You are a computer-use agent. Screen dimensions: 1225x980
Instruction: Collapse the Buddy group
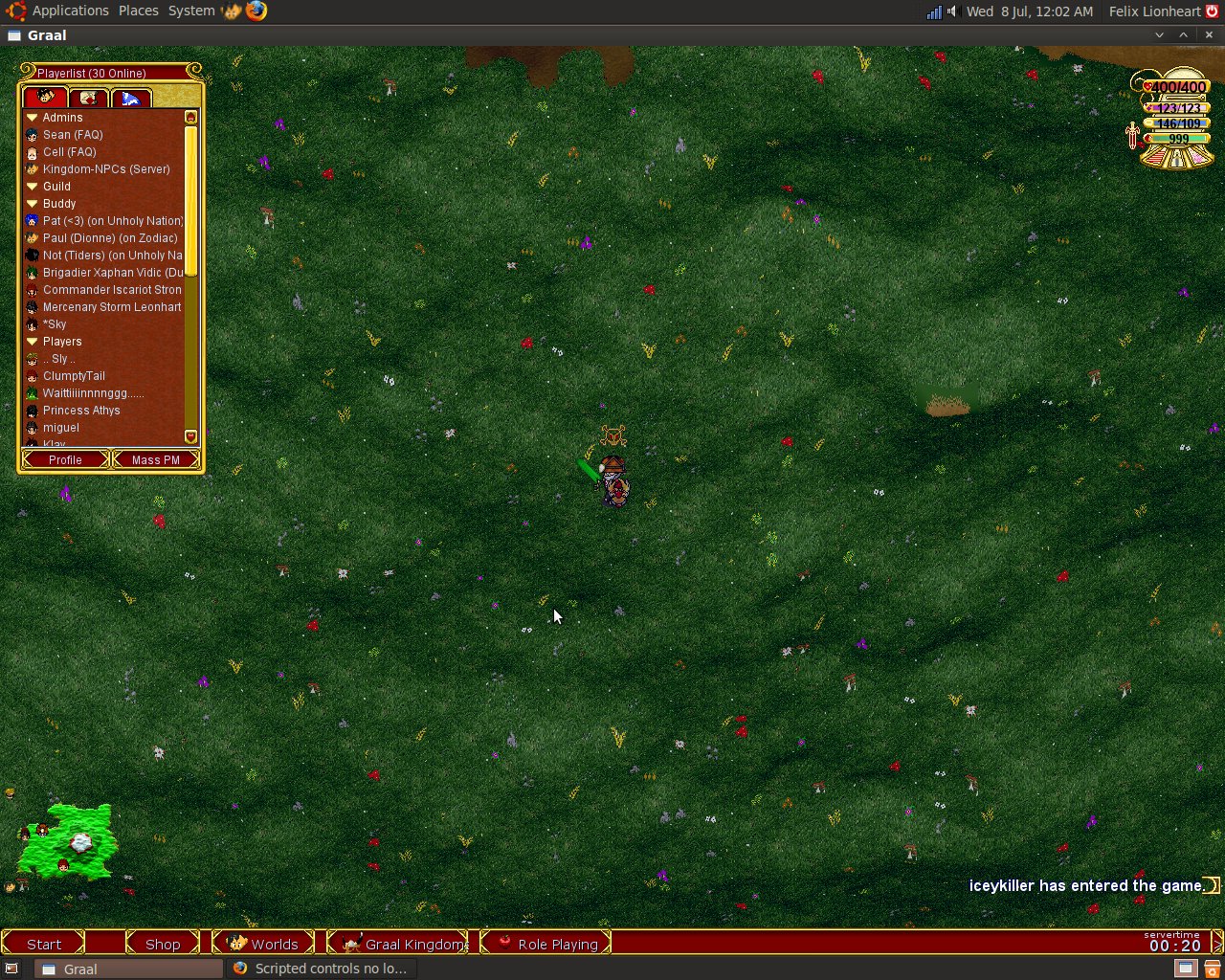point(32,204)
